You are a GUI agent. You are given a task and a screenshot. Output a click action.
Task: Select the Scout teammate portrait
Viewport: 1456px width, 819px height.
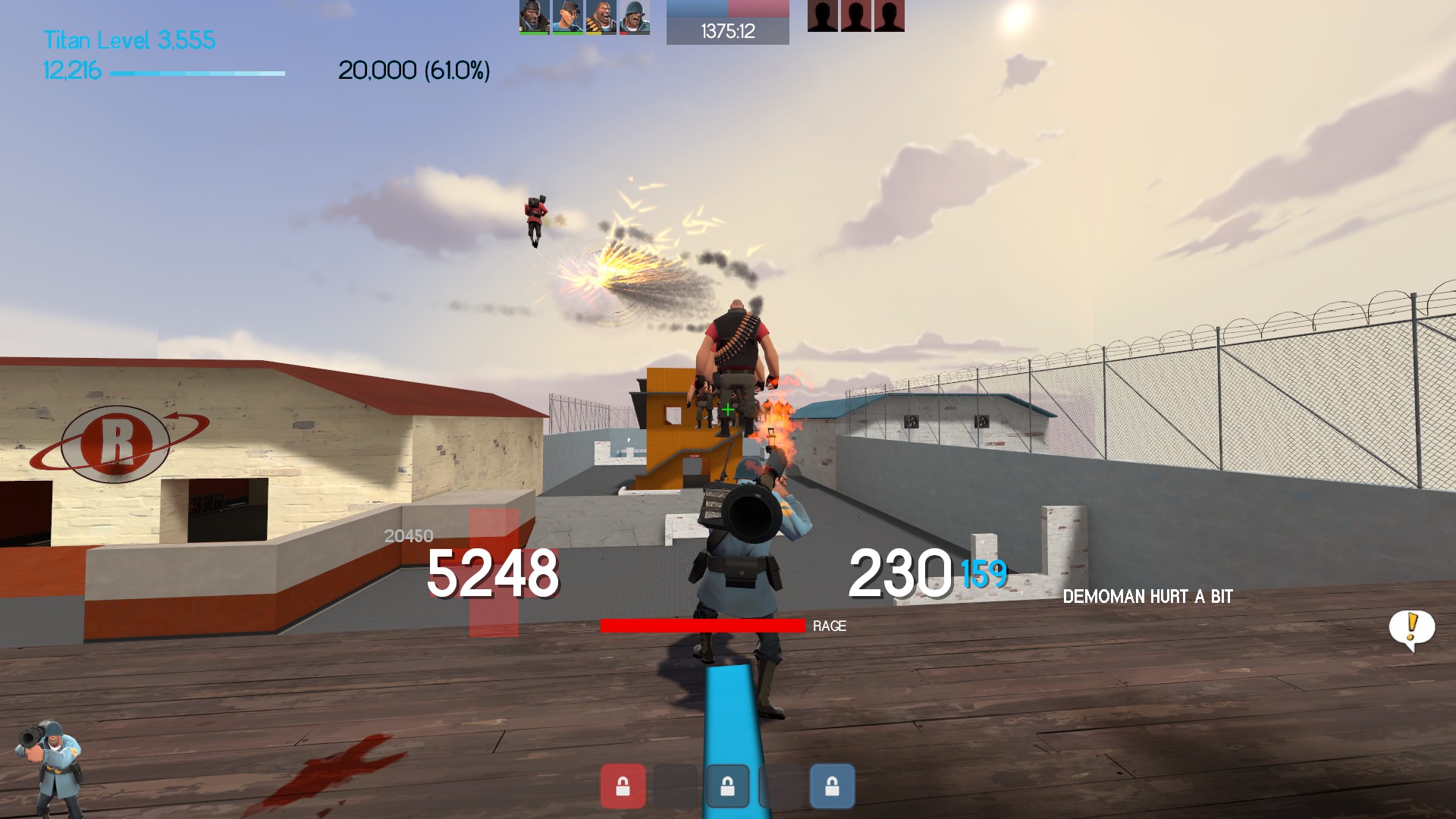[x=567, y=17]
